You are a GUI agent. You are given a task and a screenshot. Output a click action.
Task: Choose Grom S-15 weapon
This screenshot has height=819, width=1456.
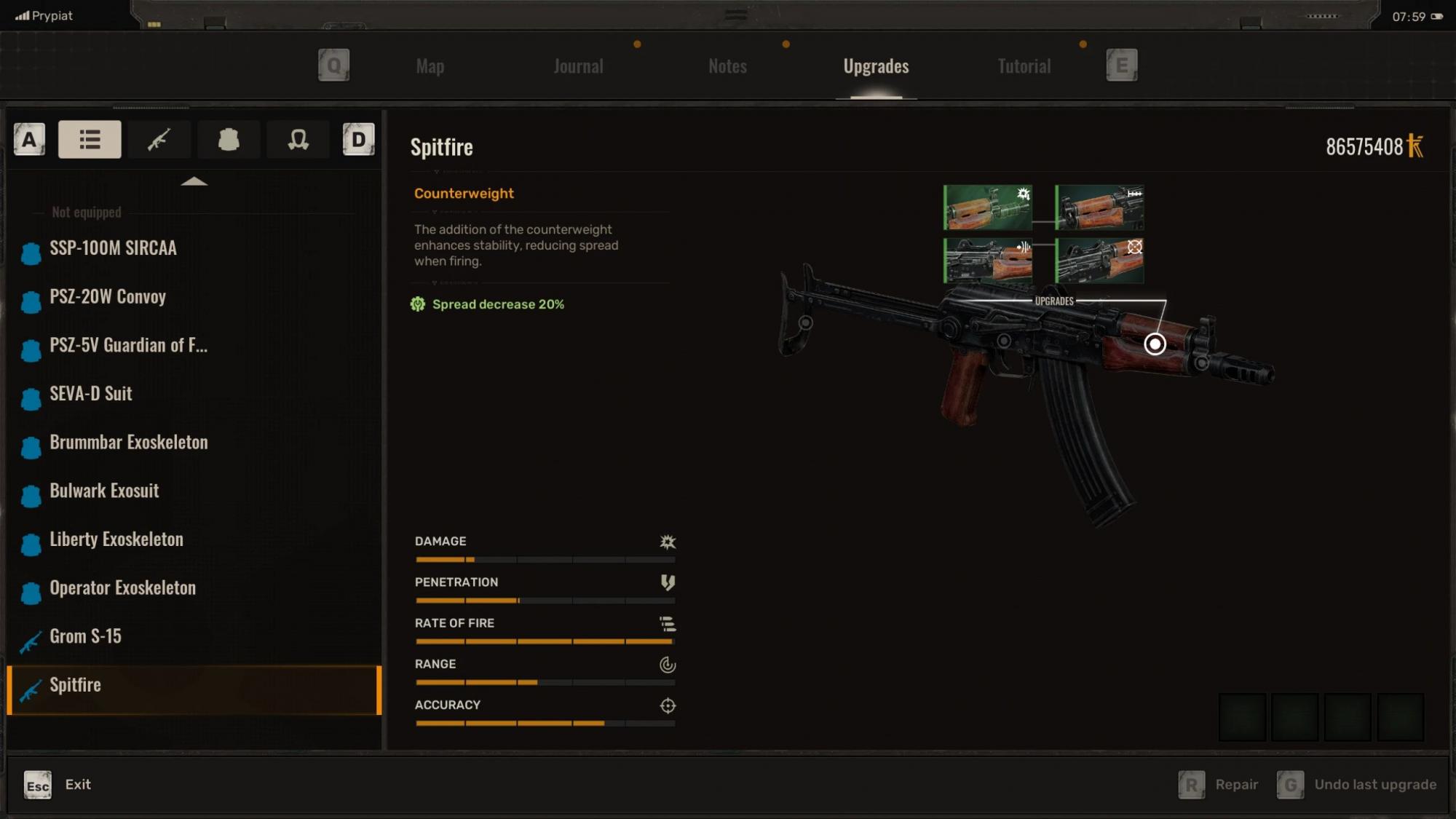point(85,636)
